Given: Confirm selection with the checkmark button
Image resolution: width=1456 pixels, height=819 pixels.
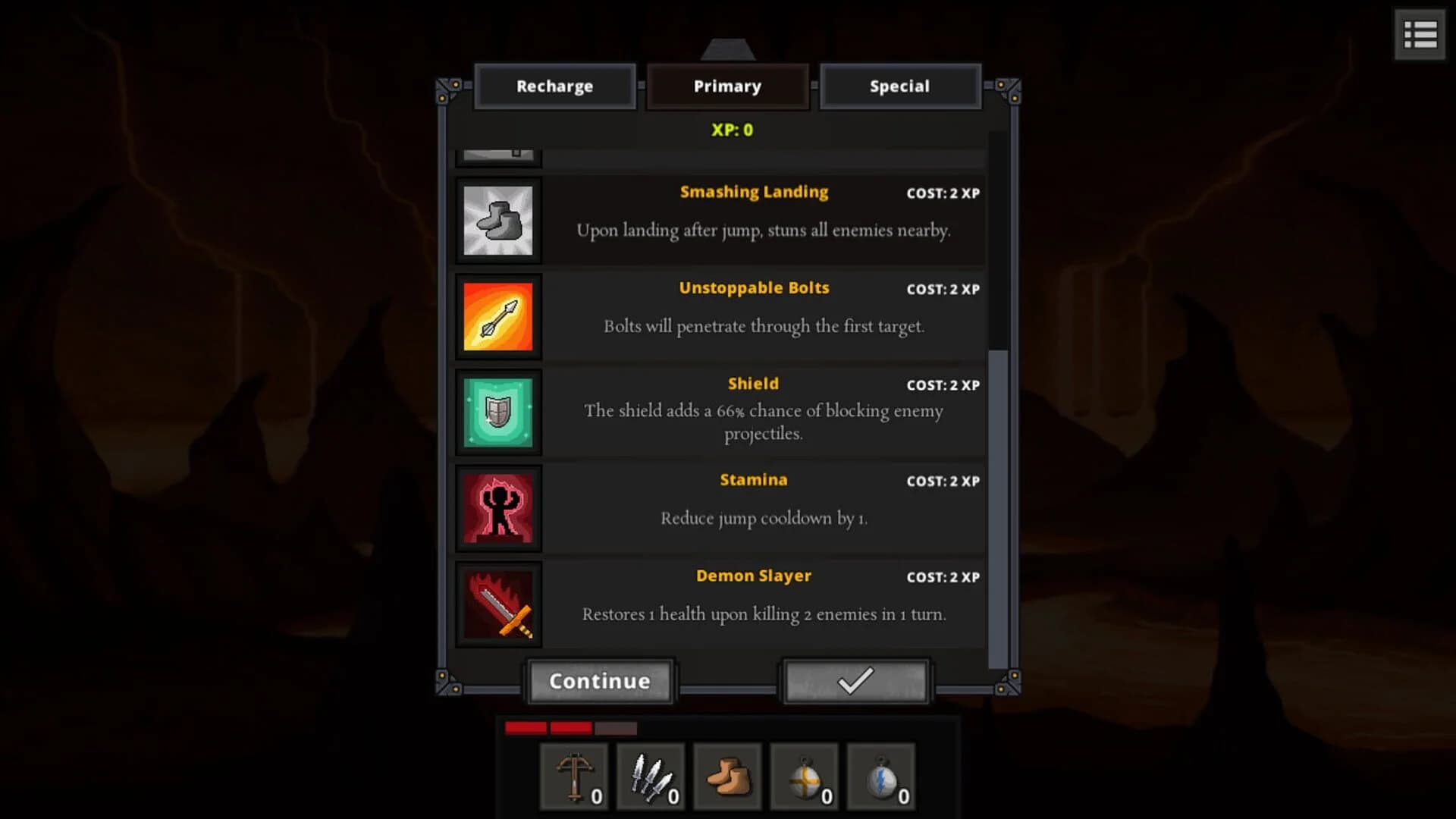Looking at the screenshot, I should 855,681.
